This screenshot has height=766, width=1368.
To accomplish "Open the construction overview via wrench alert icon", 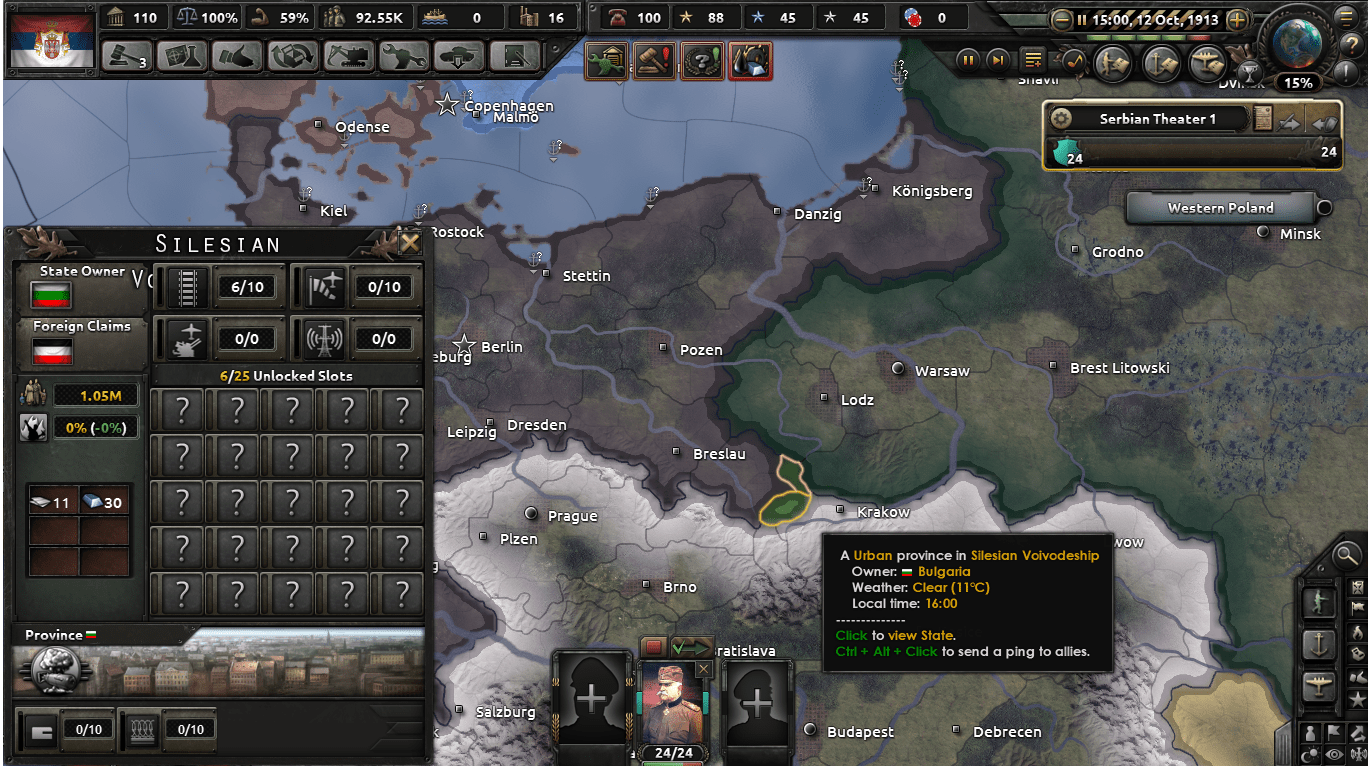I will coord(605,61).
